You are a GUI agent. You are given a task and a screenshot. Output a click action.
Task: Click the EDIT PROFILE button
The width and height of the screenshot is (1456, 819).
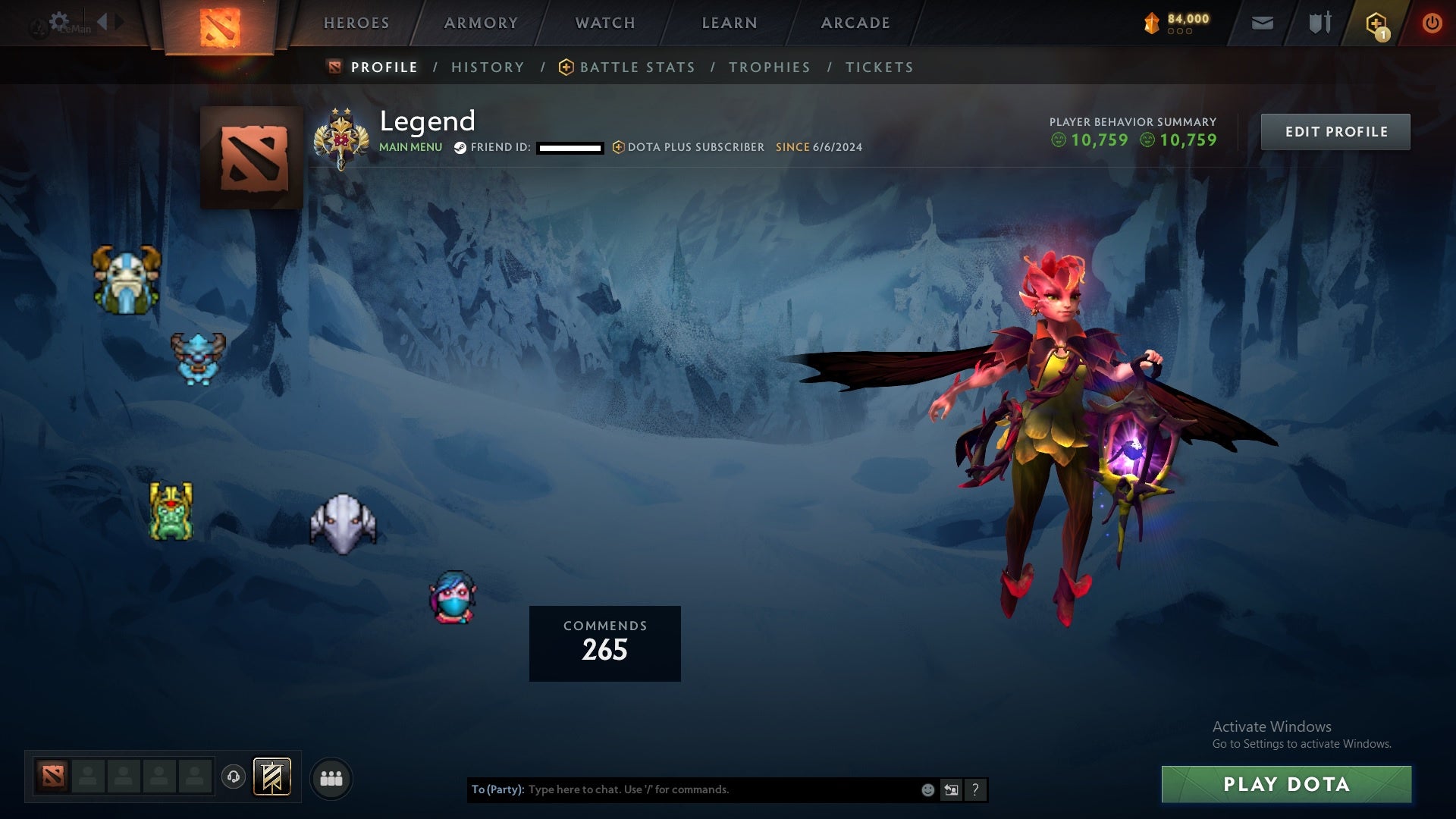[1335, 131]
